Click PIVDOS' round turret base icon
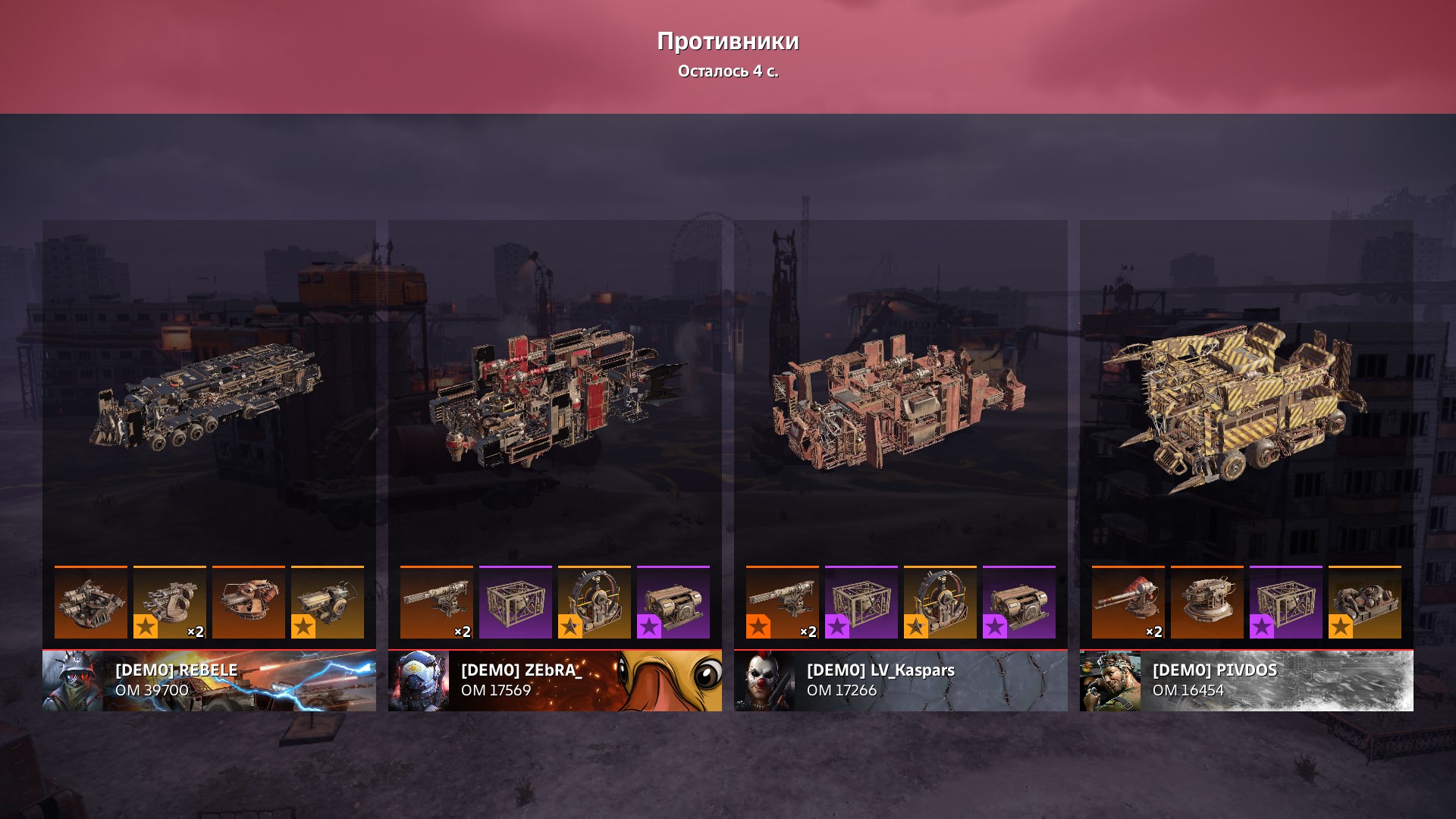Viewport: 1456px width, 819px height. [1207, 602]
